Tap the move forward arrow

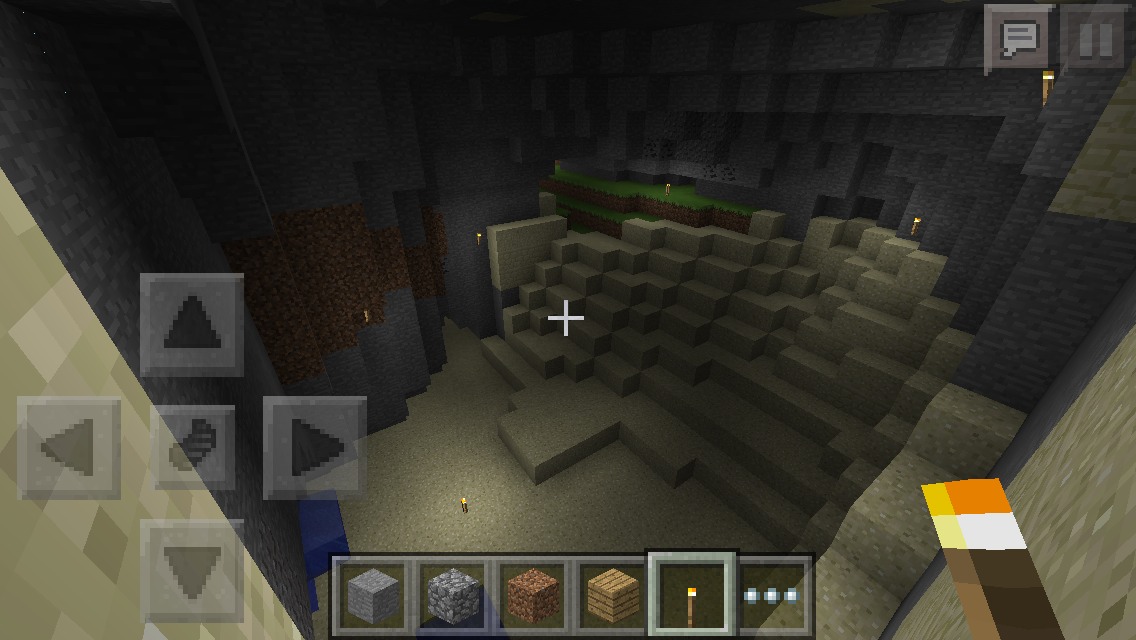(192, 325)
